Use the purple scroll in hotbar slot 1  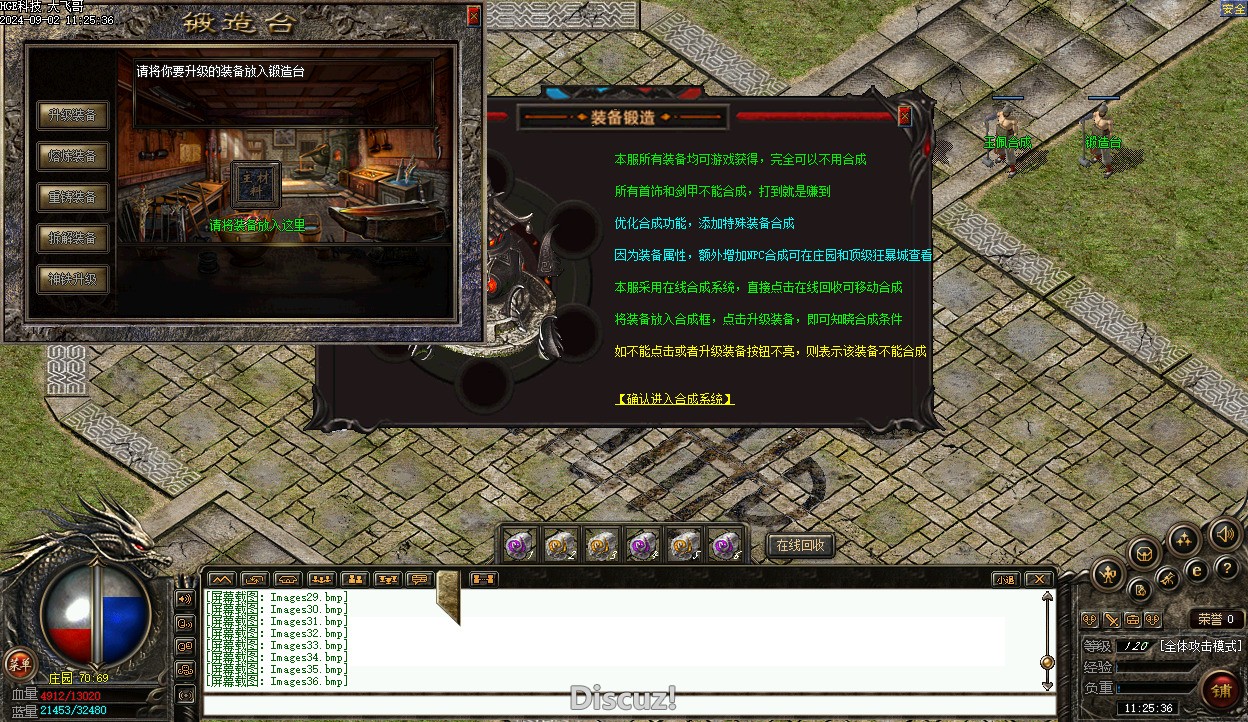pyautogui.click(x=520, y=545)
